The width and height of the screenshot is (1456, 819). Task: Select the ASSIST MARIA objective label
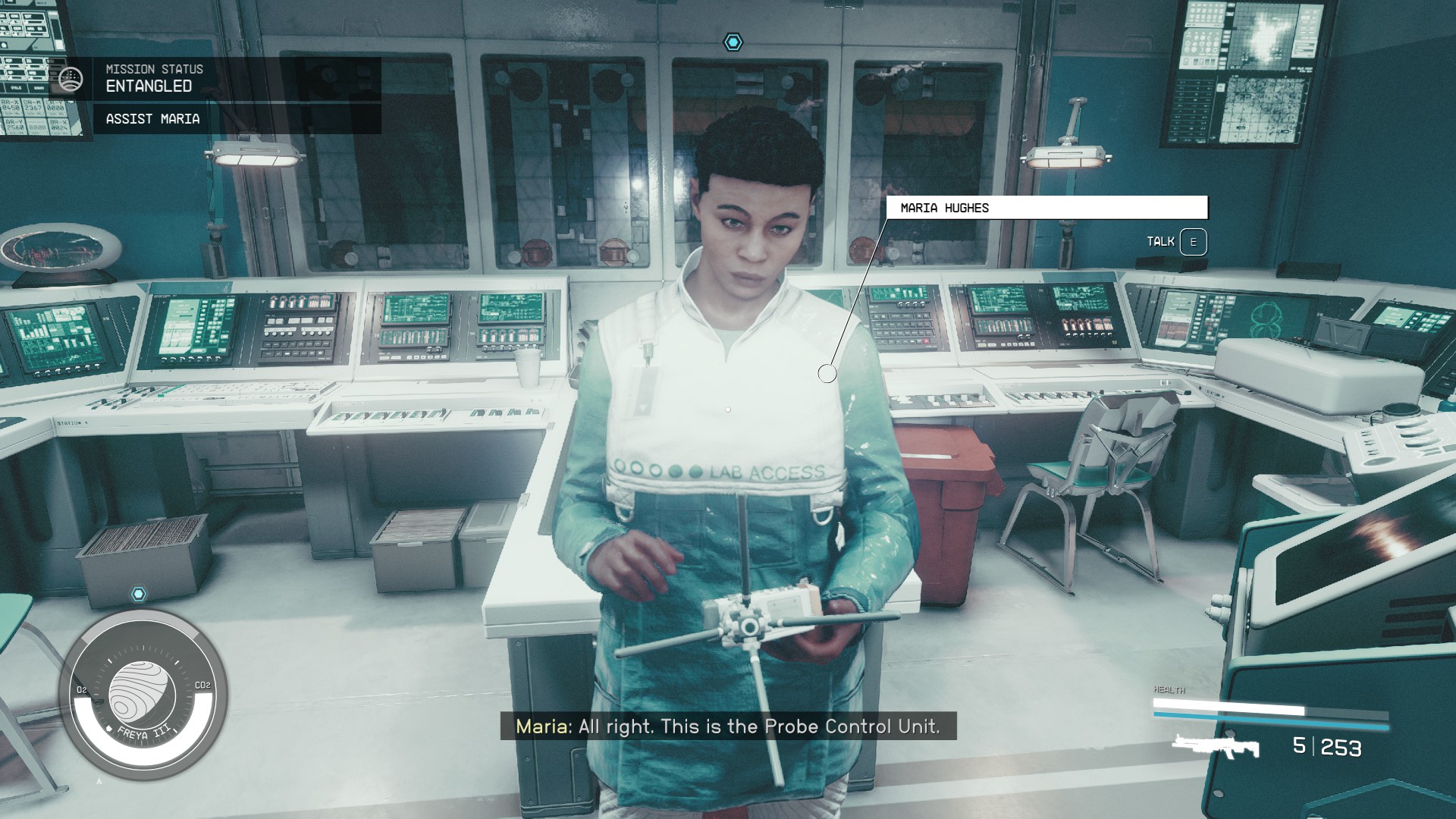[152, 119]
